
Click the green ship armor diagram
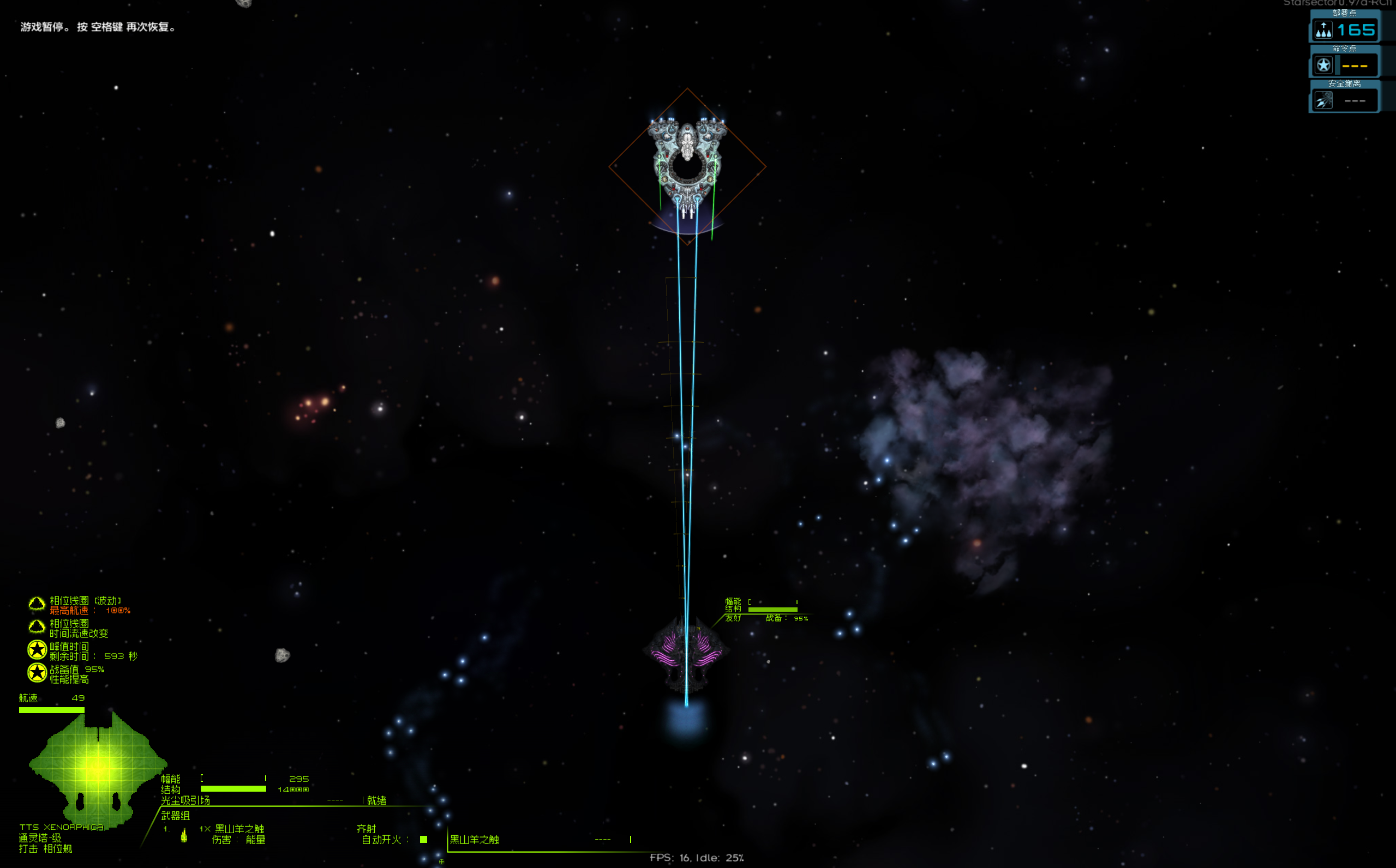(97, 767)
